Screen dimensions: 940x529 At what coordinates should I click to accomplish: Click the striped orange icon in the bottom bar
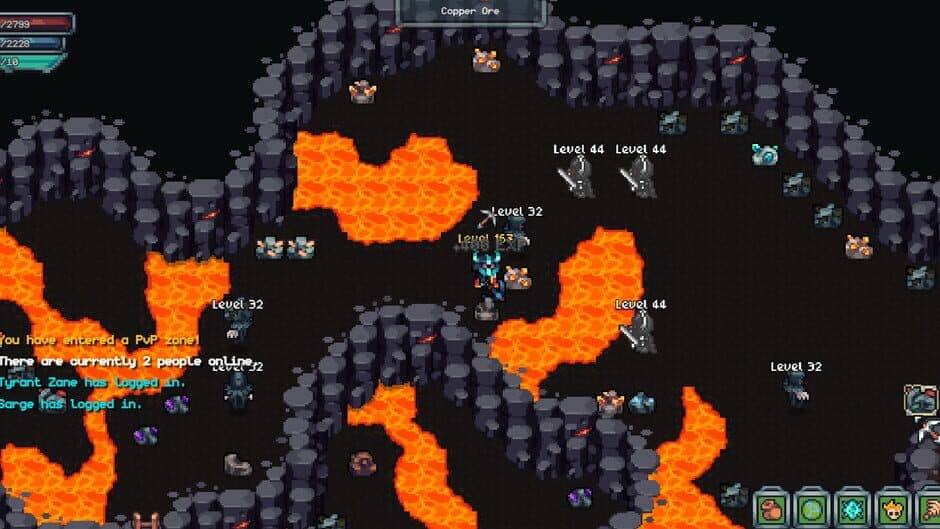pyautogui.click(x=928, y=508)
